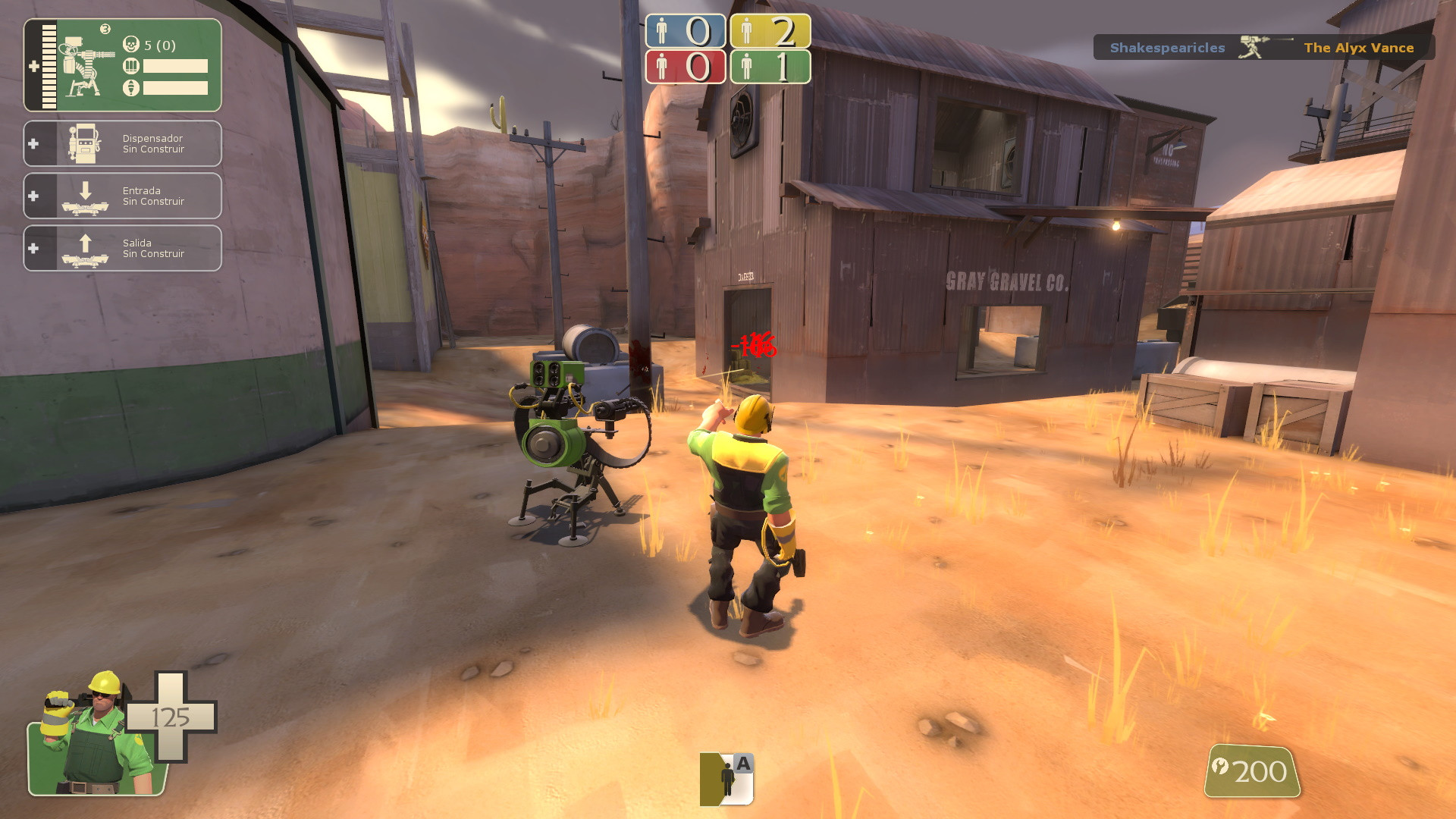Select the Entrada teleporter icon
The height and width of the screenshot is (819, 1456).
(x=86, y=196)
